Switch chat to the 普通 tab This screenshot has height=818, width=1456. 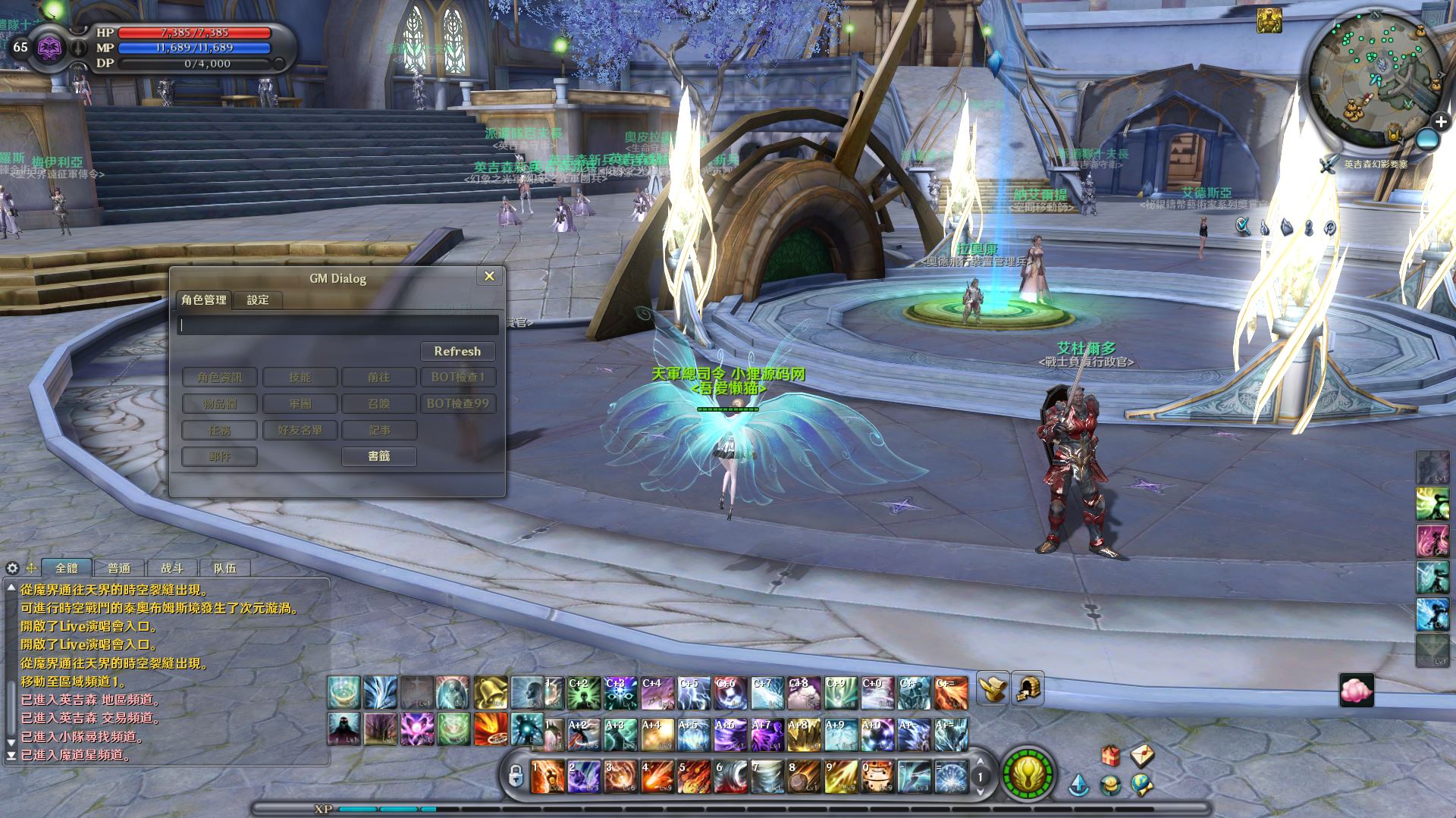(119, 568)
